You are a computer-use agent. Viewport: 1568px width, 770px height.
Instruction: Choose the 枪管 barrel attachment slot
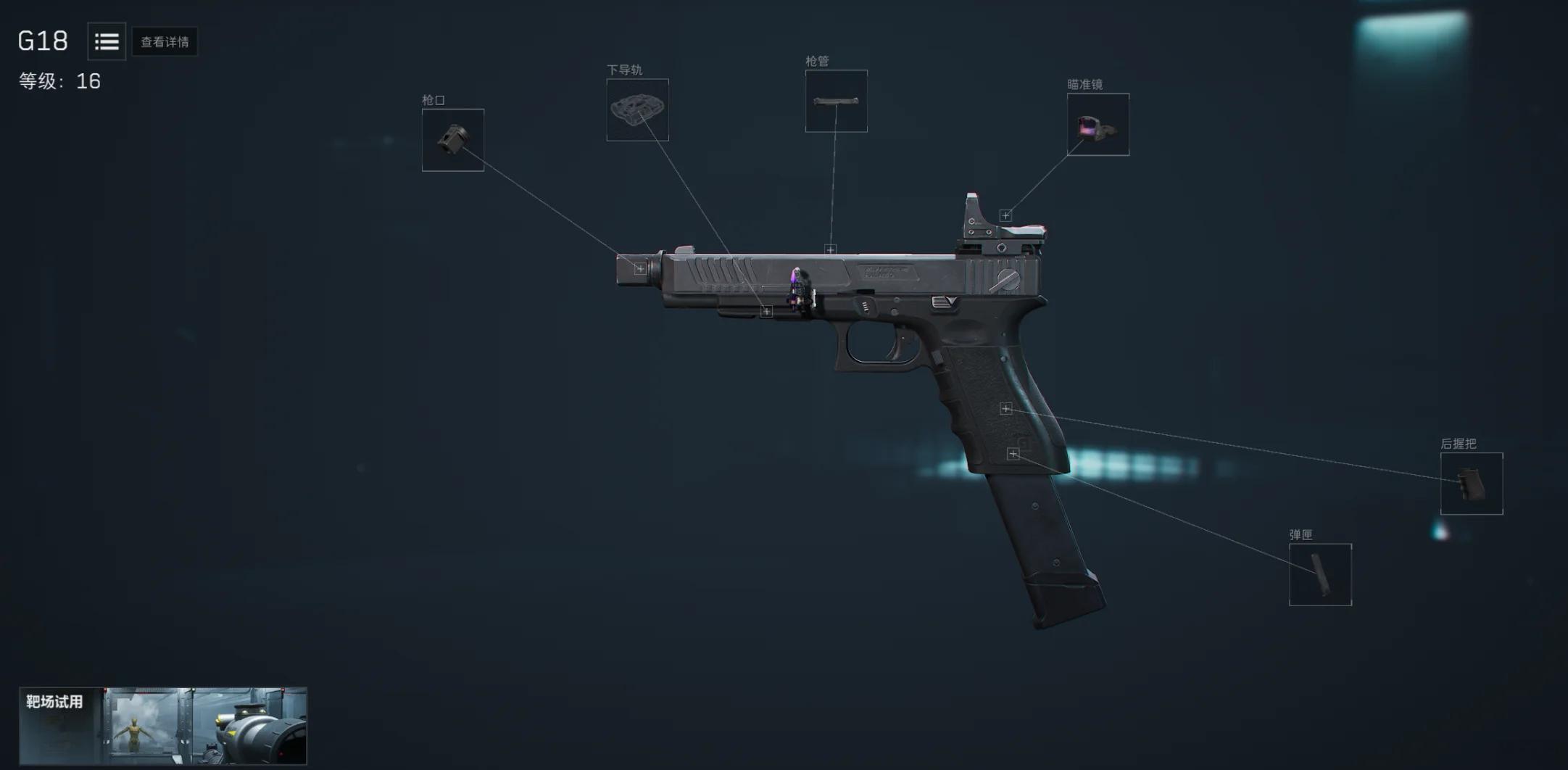[836, 101]
